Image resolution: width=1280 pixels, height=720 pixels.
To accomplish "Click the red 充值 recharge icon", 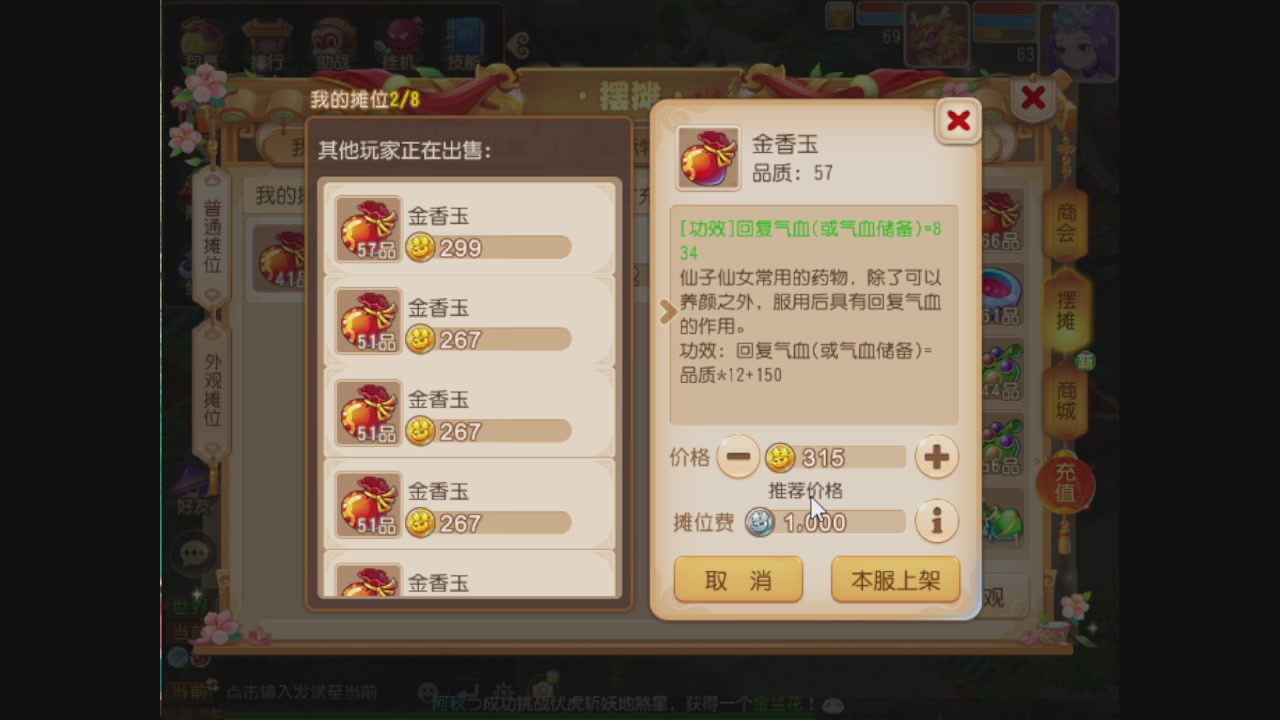I will [1063, 482].
